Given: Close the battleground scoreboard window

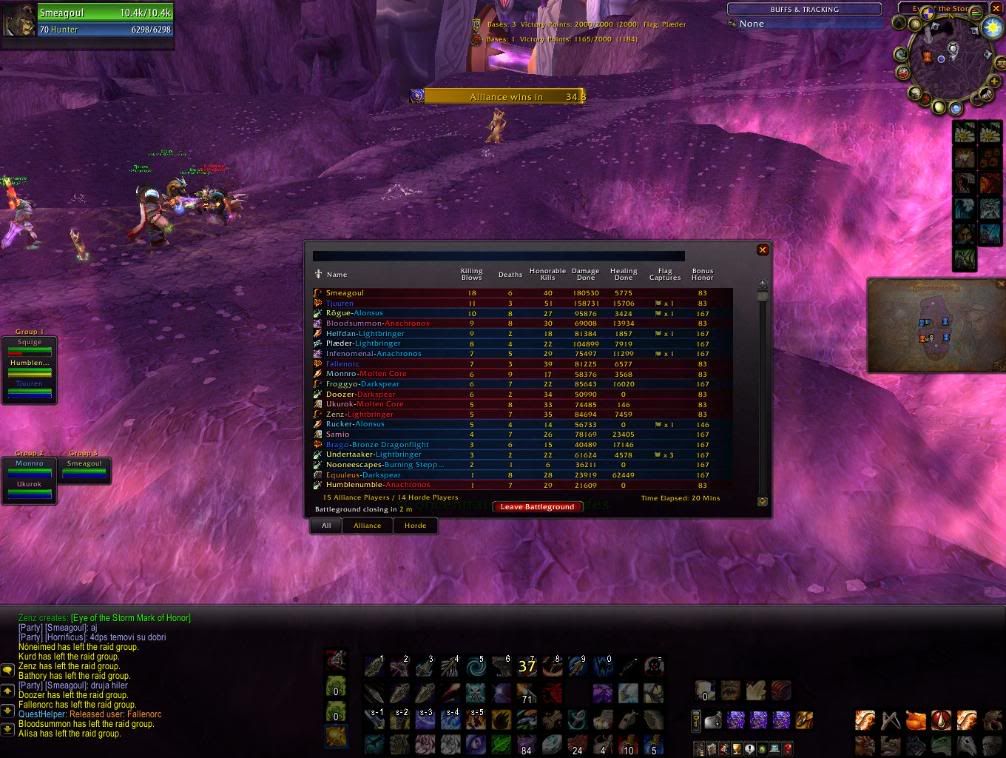Looking at the screenshot, I should click(763, 250).
